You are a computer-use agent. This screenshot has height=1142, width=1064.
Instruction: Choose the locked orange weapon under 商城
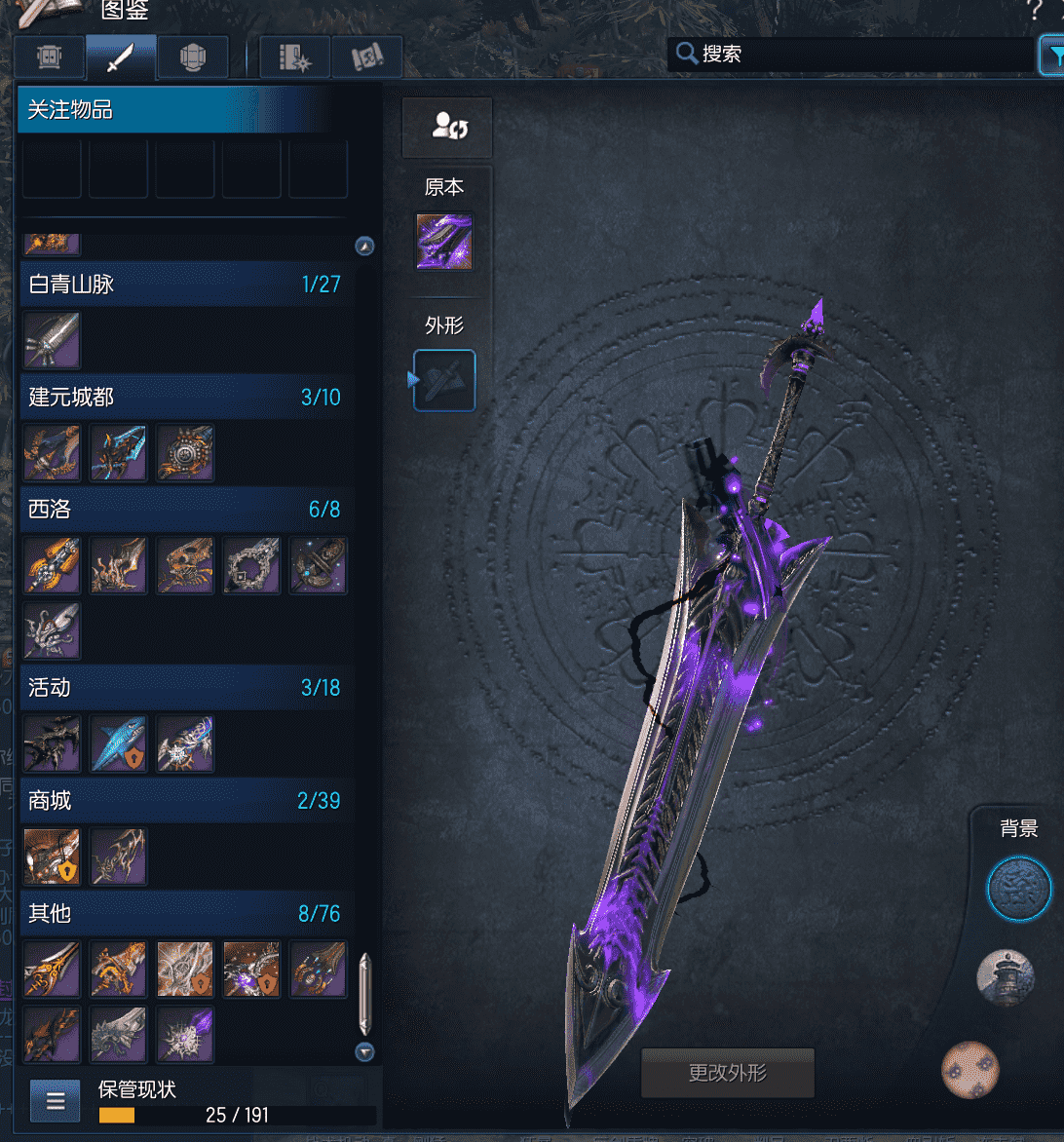pos(52,856)
